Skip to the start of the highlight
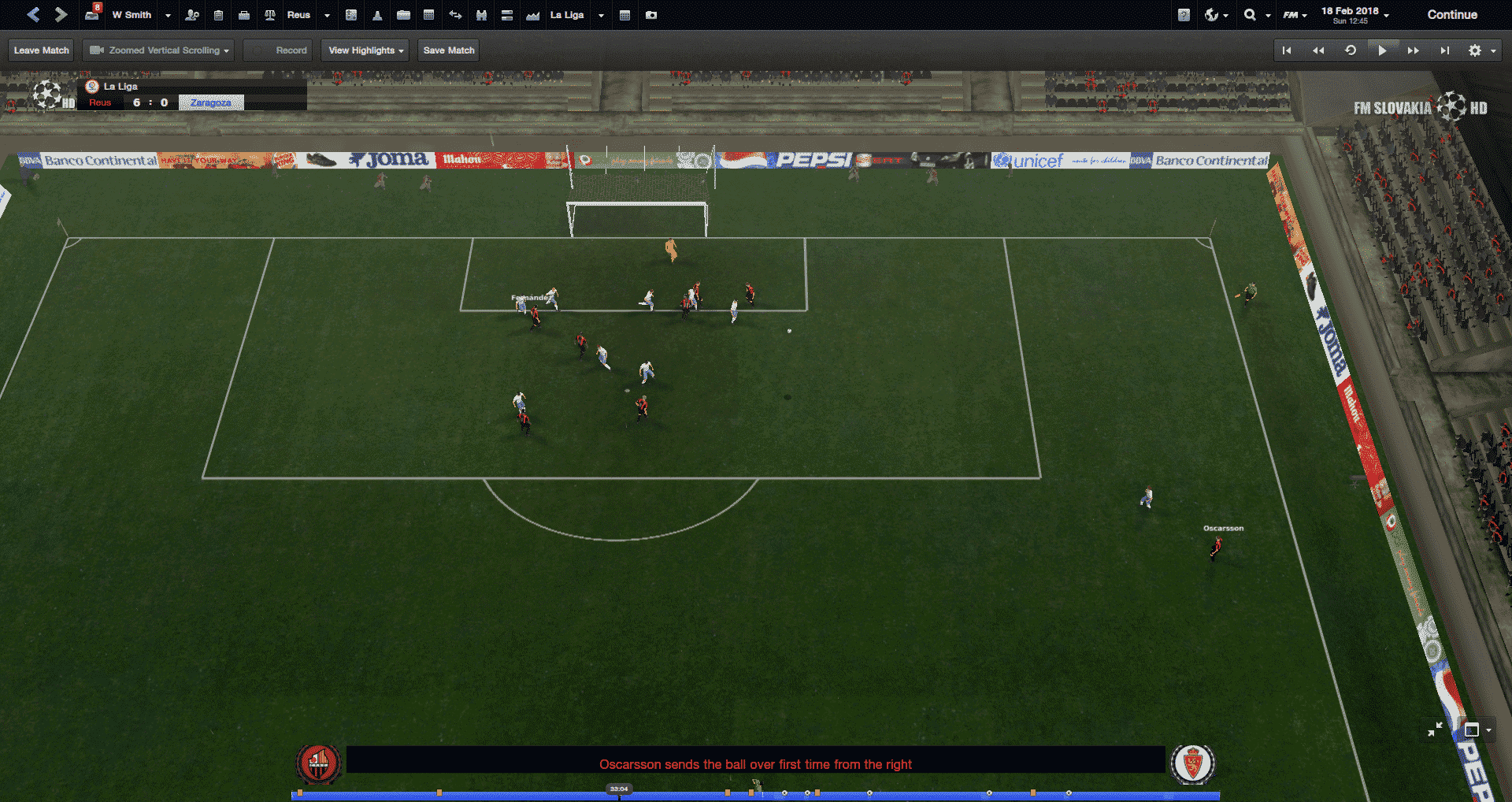Screen dimensions: 1512x802 pos(1287,50)
